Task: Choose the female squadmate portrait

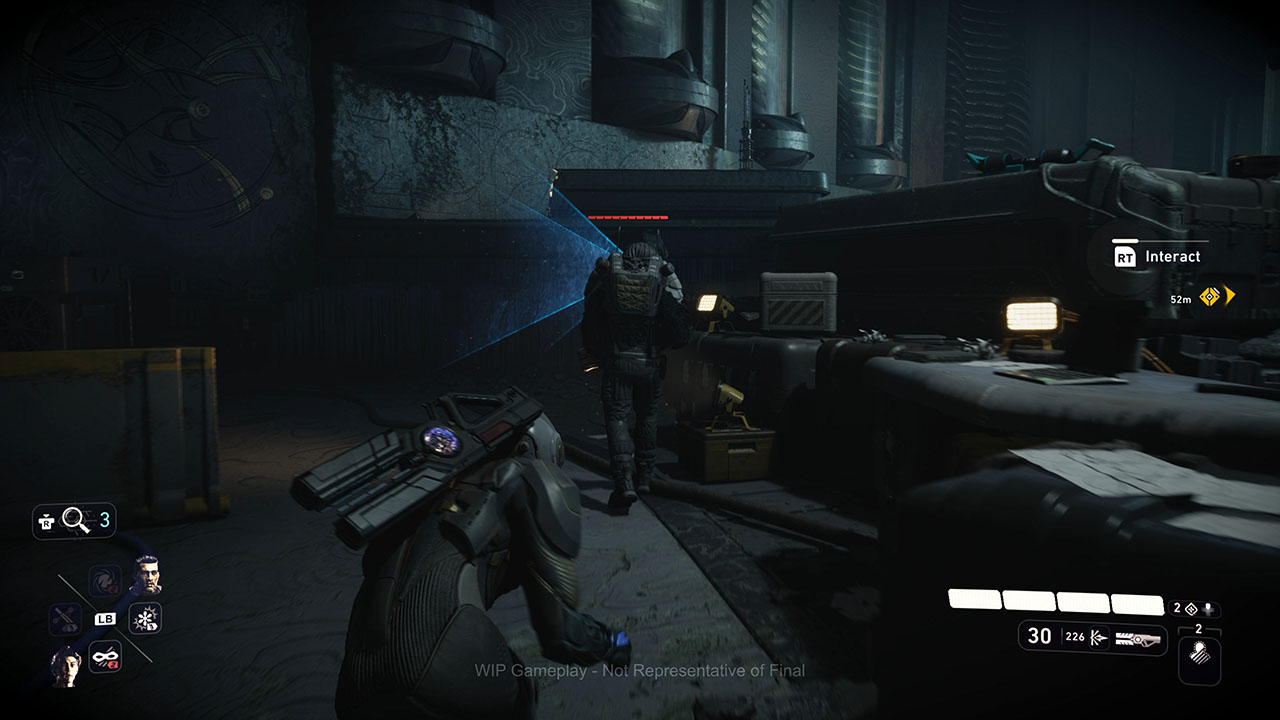Action: (66, 662)
